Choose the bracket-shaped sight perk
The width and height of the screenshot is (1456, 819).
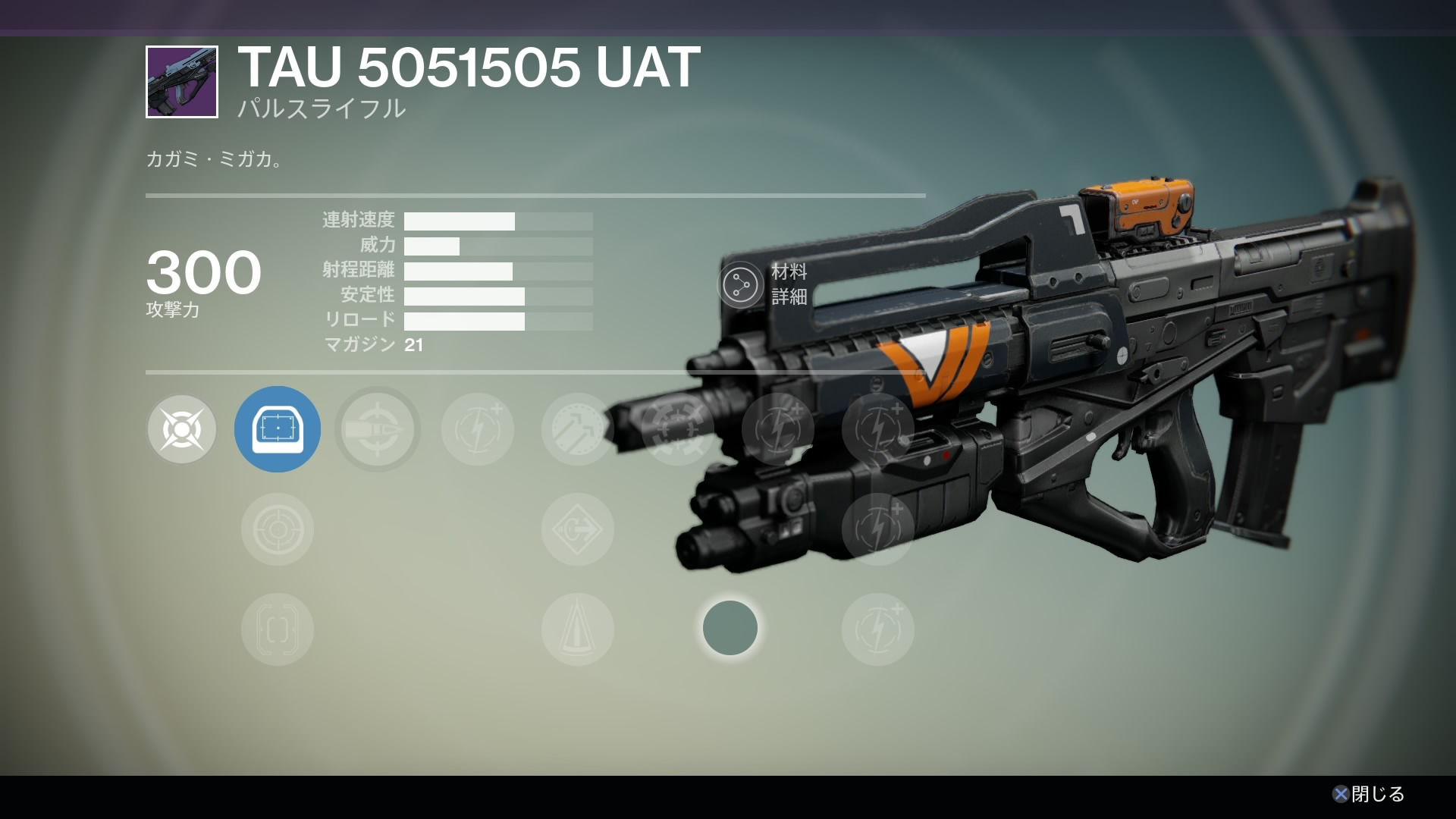tap(278, 629)
